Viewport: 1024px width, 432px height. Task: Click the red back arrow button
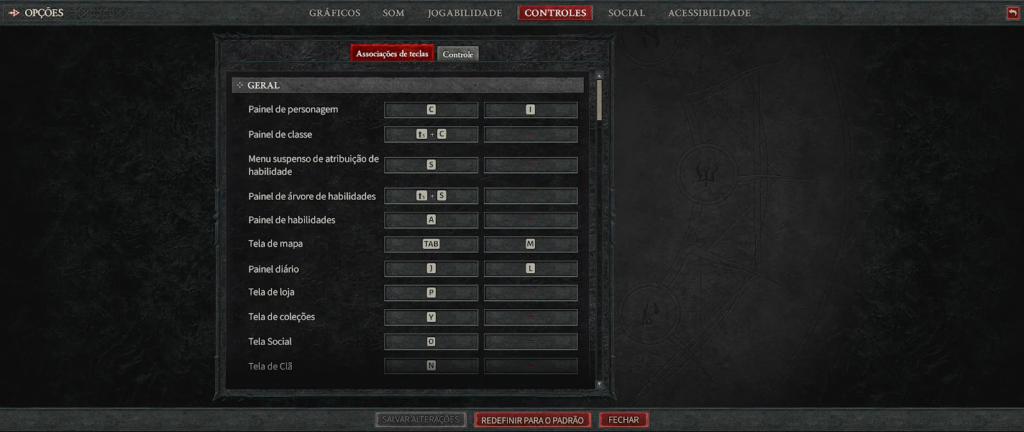click(x=1012, y=13)
